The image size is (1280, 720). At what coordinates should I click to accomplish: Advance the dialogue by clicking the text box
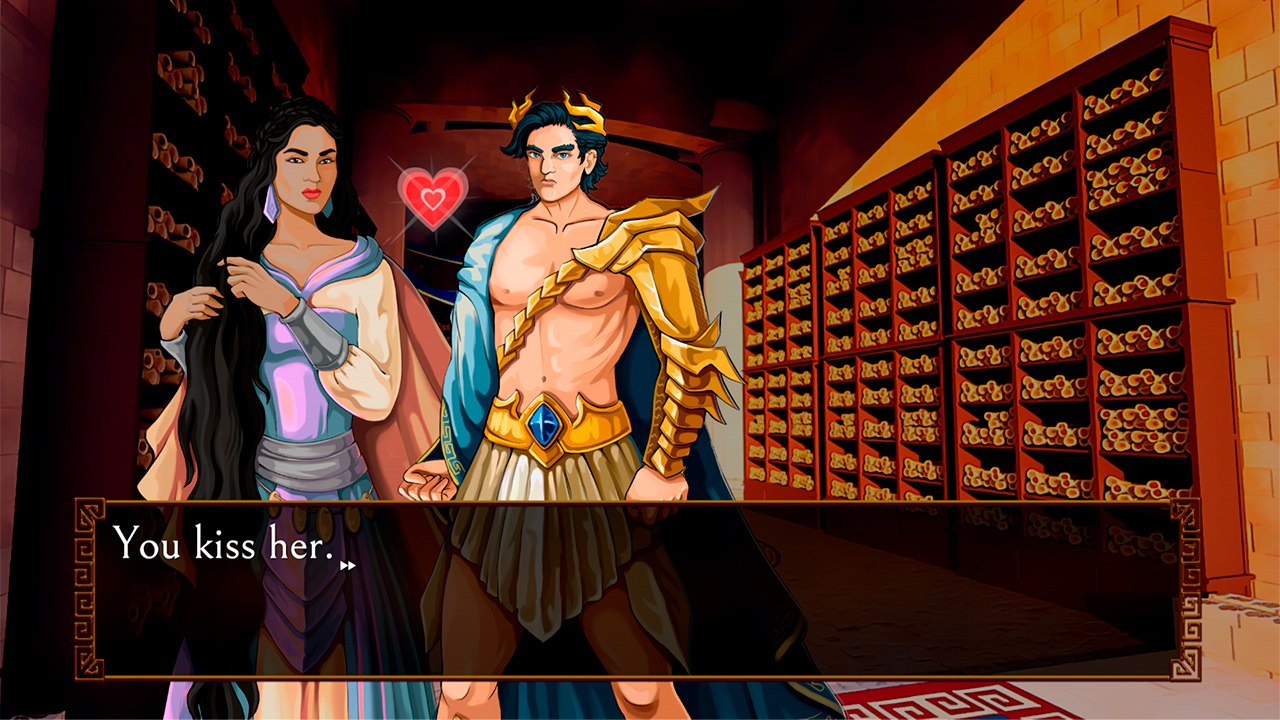[x=640, y=590]
